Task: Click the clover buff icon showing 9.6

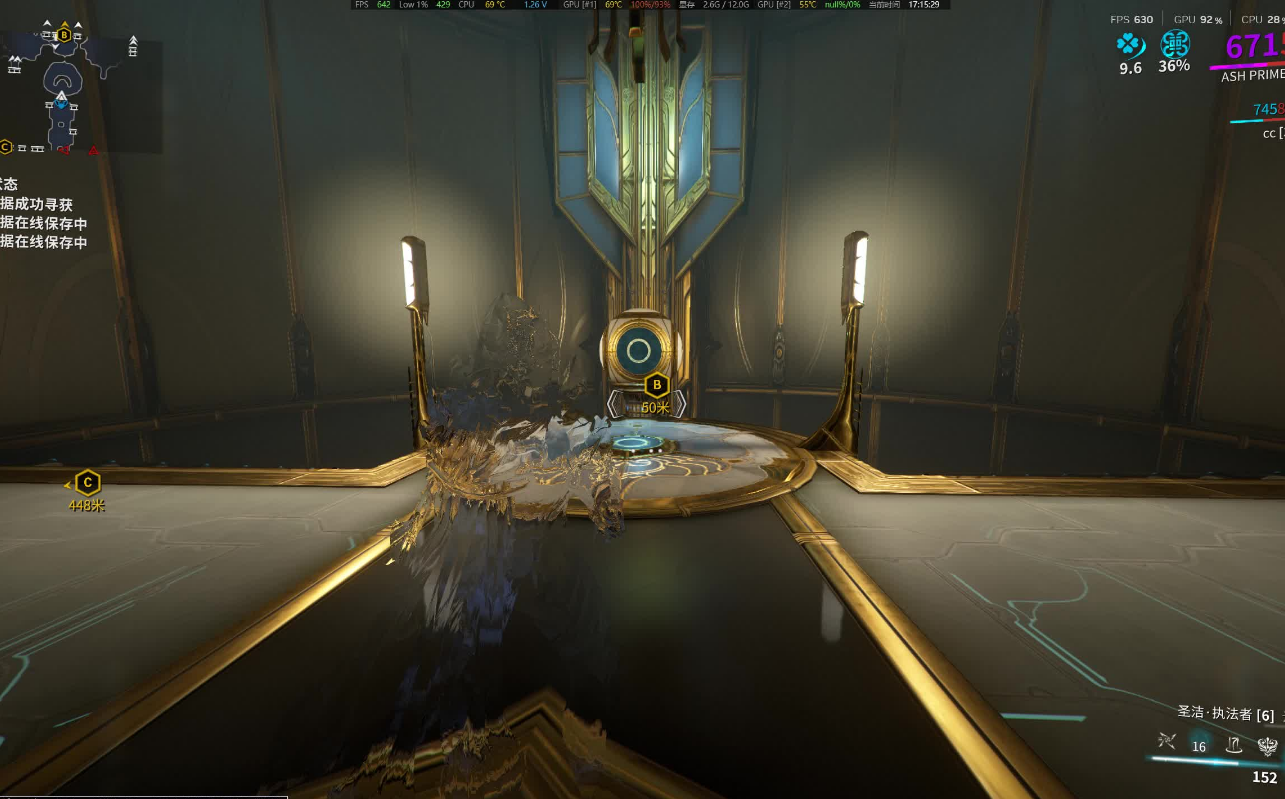Action: pos(1129,45)
